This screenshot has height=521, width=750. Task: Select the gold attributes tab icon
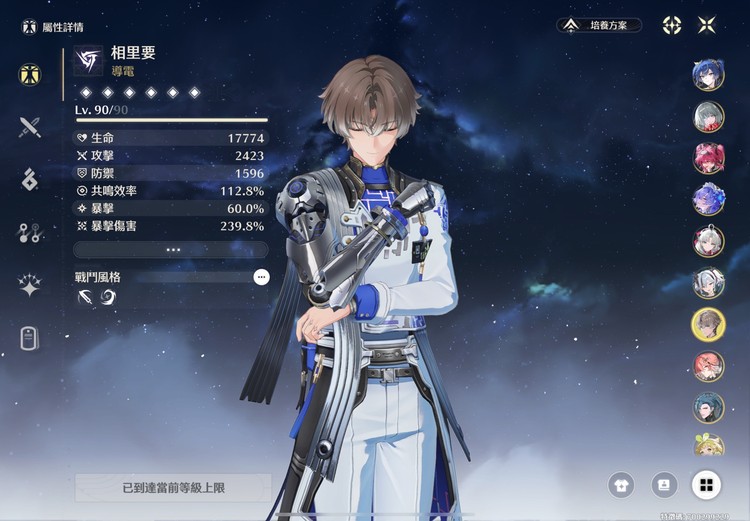[30, 73]
